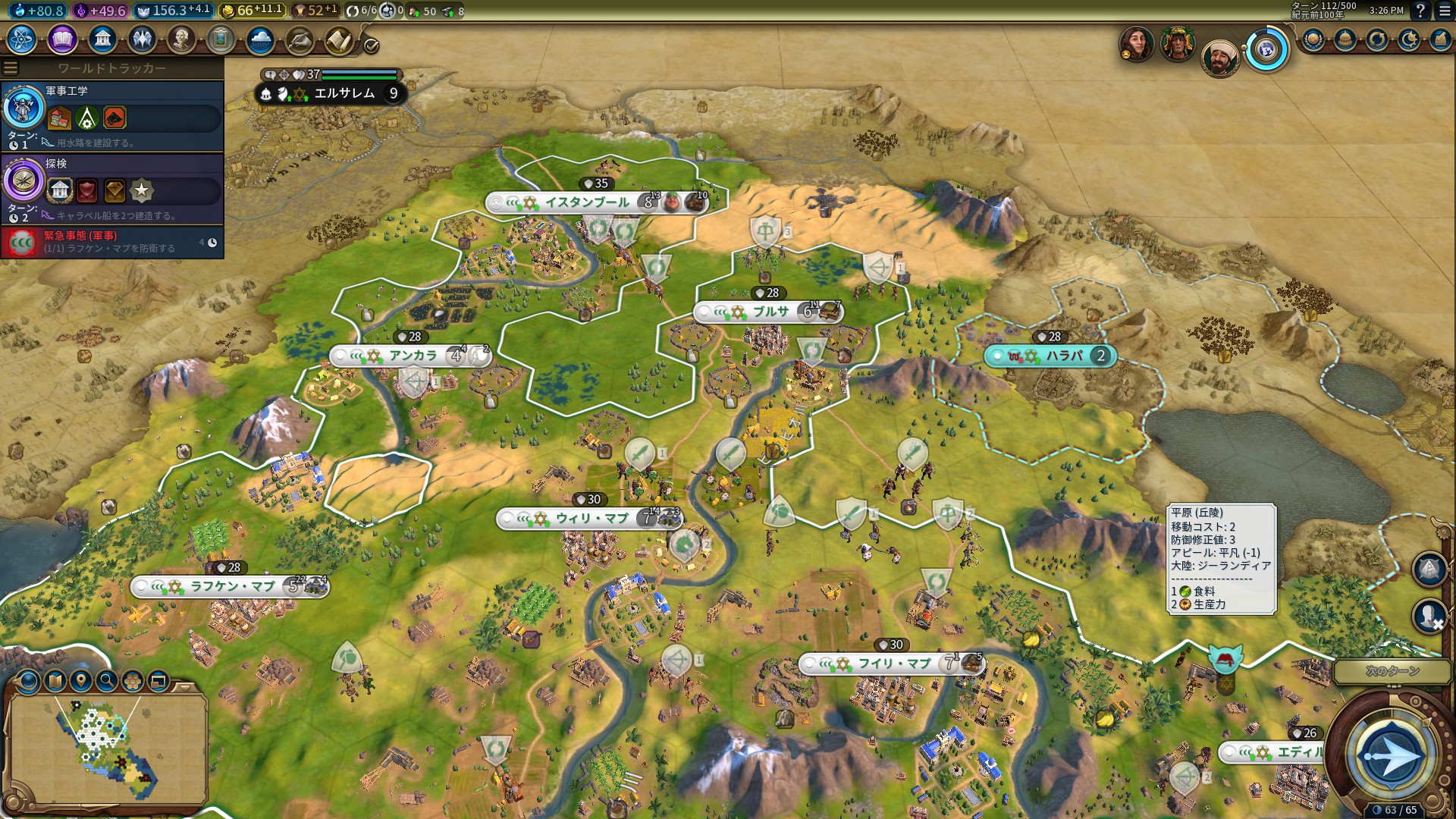Open the minimap magnifying glass search
The width and height of the screenshot is (1456, 819).
107,681
